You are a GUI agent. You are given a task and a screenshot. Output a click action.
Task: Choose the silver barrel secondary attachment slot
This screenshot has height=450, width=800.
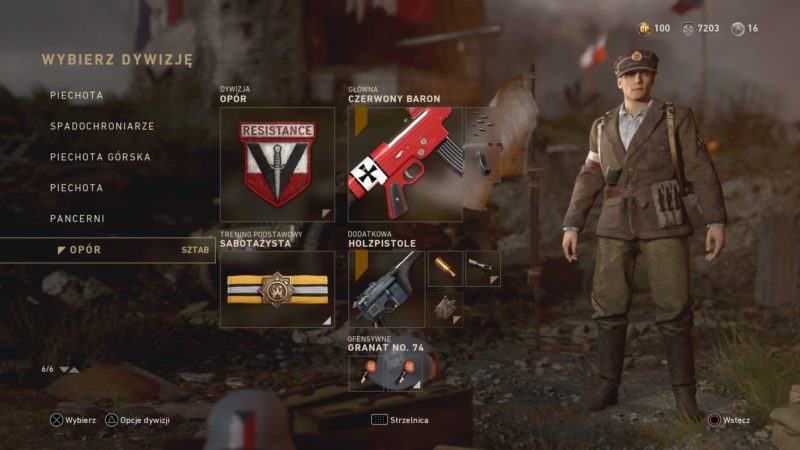[x=482, y=268]
